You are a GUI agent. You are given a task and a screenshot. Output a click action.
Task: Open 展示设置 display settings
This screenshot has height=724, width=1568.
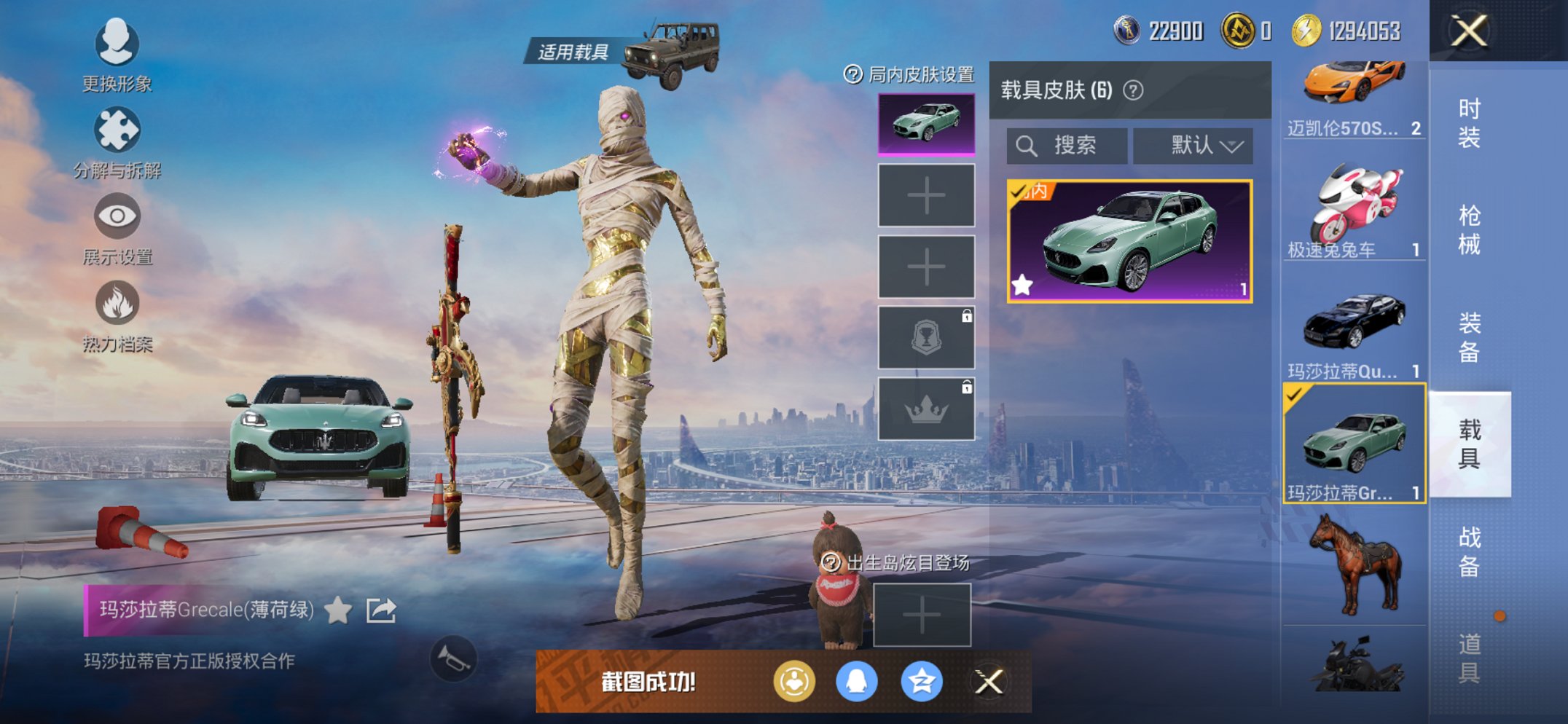coord(117,216)
